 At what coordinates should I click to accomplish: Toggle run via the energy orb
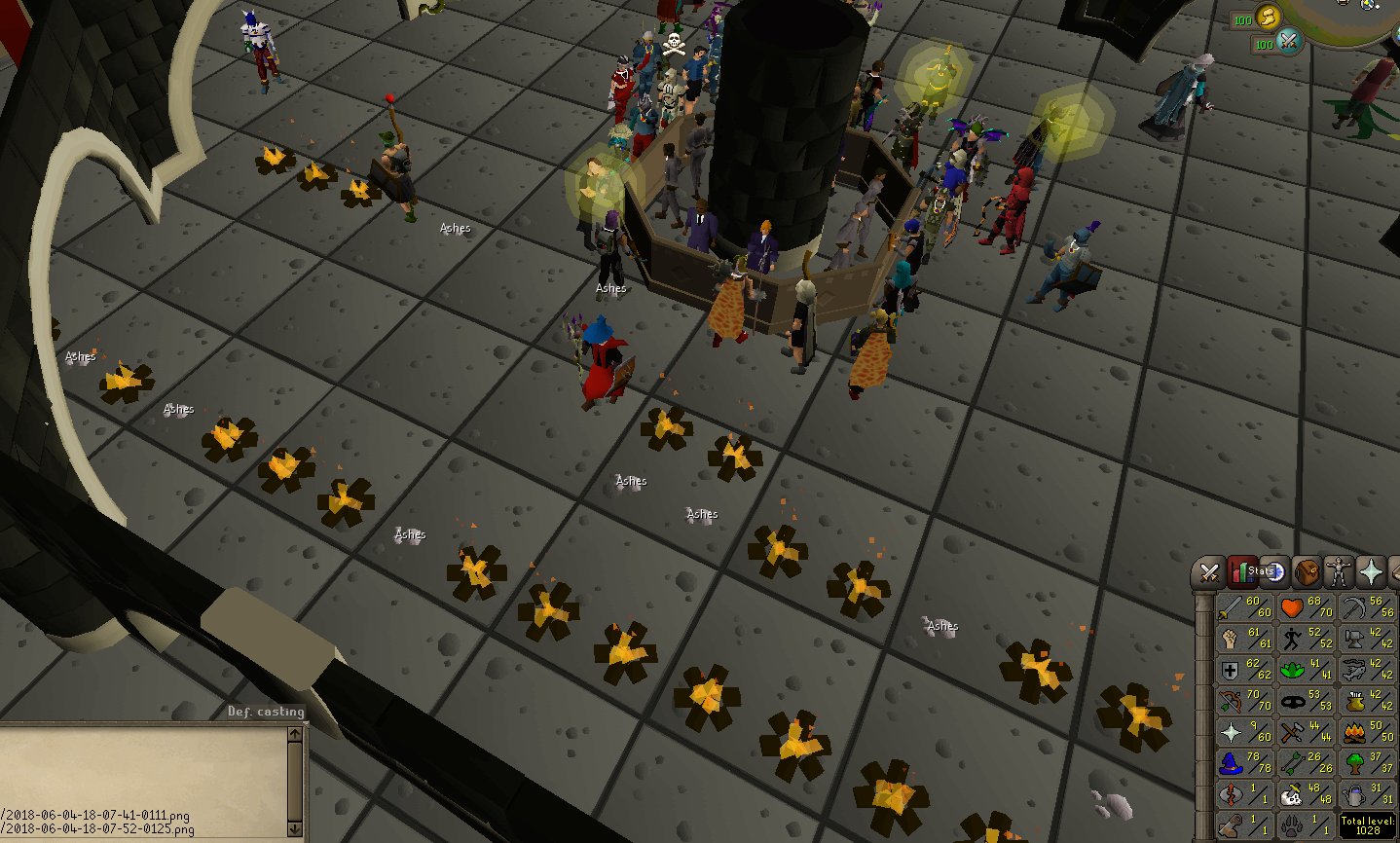(x=1269, y=18)
